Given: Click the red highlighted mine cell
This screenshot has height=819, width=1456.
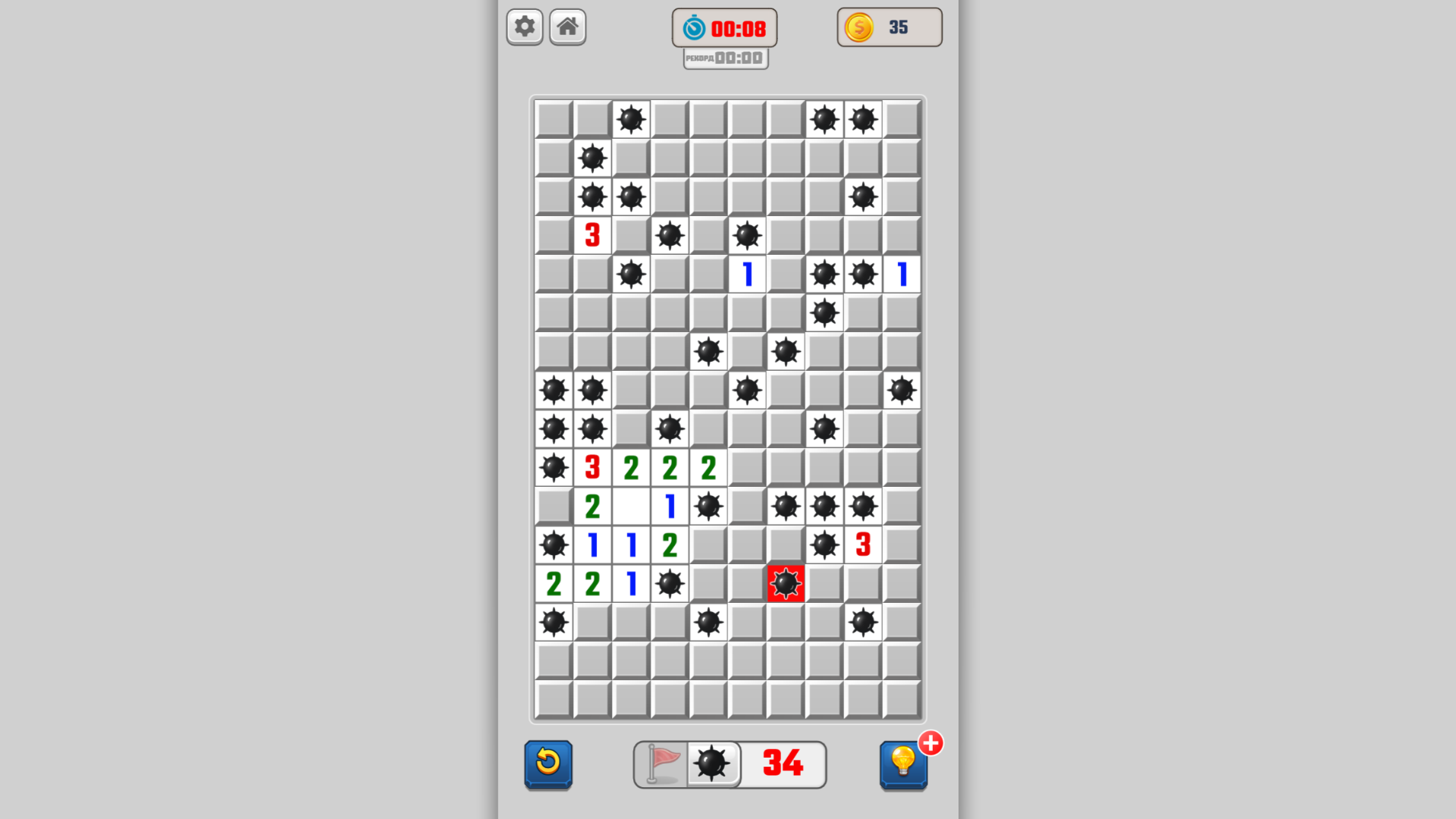Looking at the screenshot, I should pos(786,583).
